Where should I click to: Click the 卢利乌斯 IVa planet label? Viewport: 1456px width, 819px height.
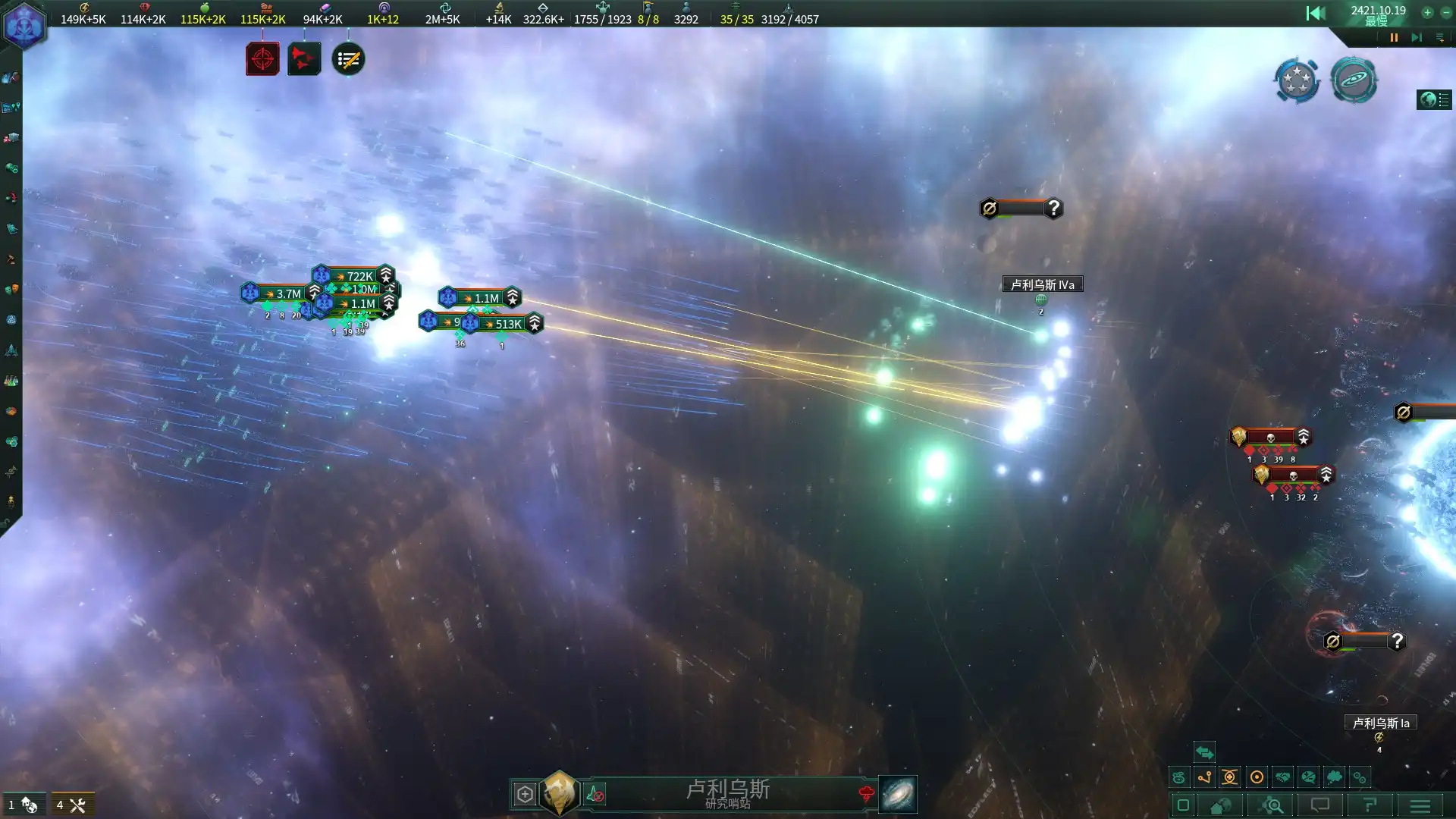(1042, 284)
